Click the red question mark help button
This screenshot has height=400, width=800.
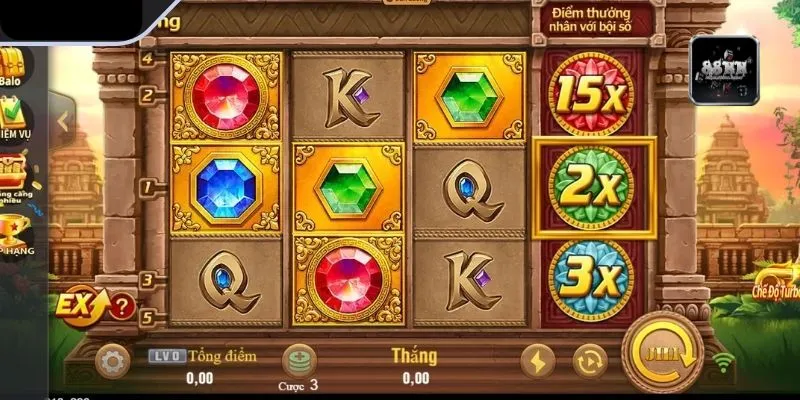coord(121,305)
